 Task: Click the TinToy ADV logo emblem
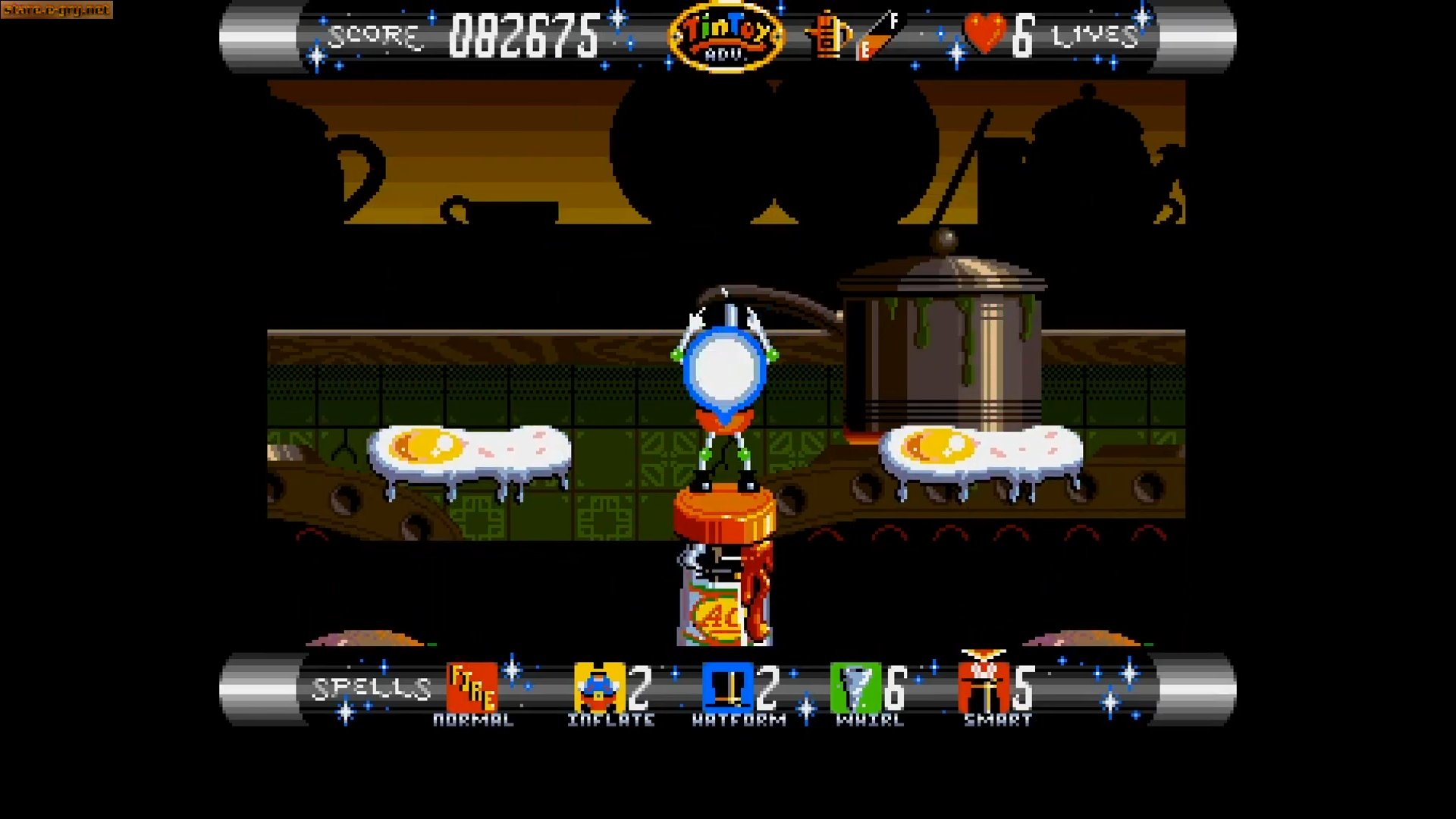coord(727,36)
